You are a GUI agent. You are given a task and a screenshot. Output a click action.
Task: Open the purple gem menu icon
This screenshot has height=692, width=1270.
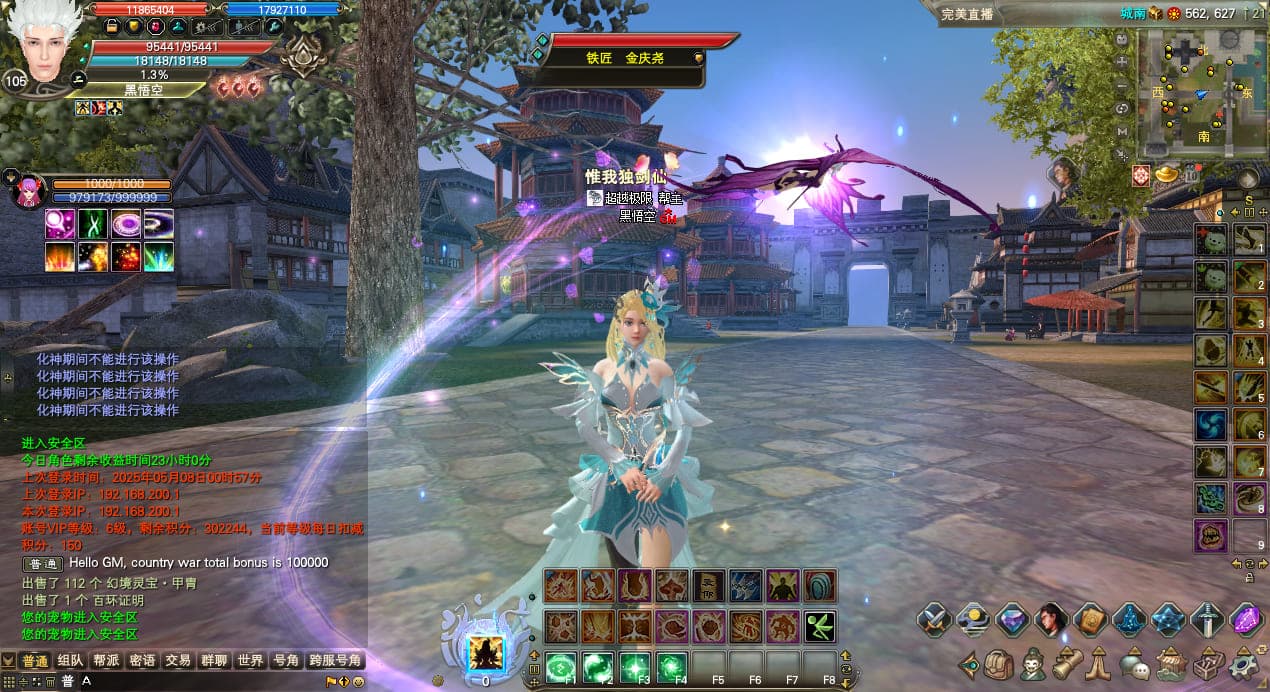[x=1246, y=620]
